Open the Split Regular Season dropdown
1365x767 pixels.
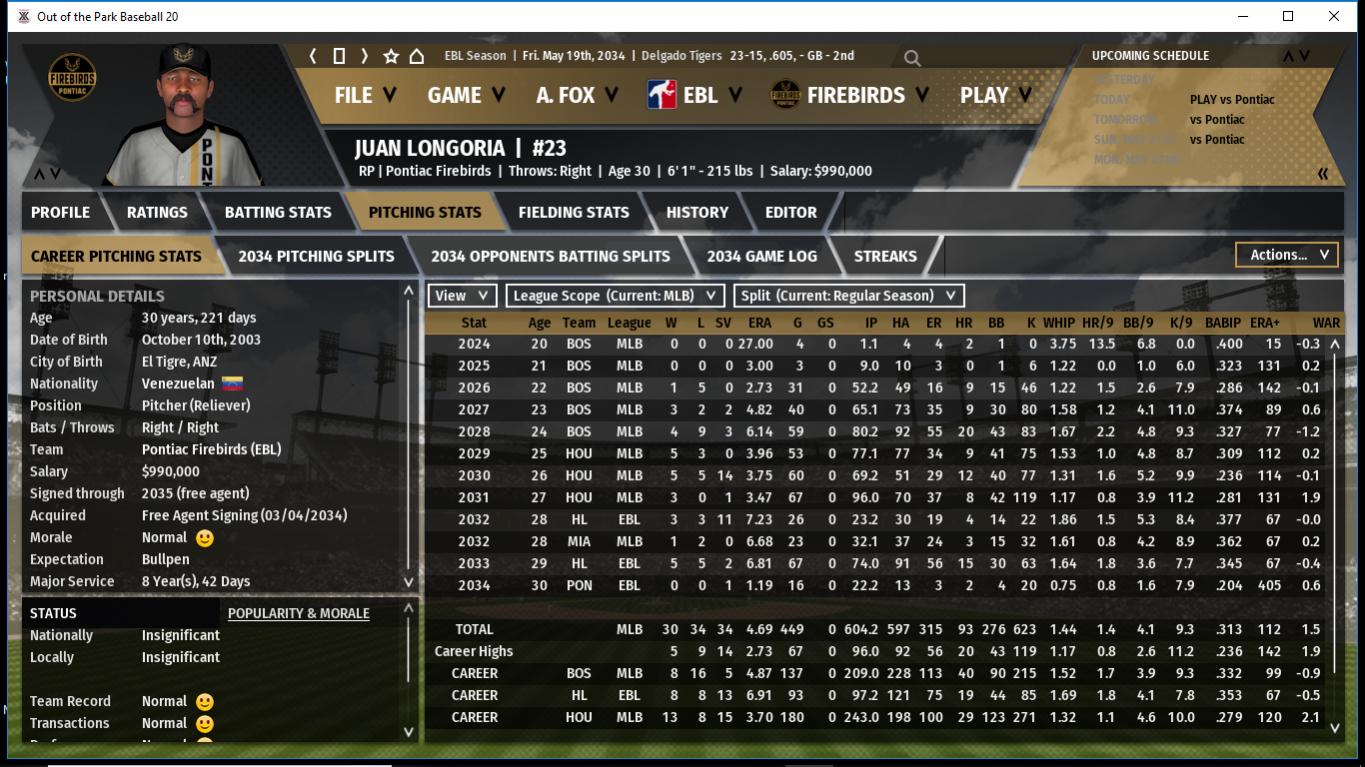coord(849,296)
